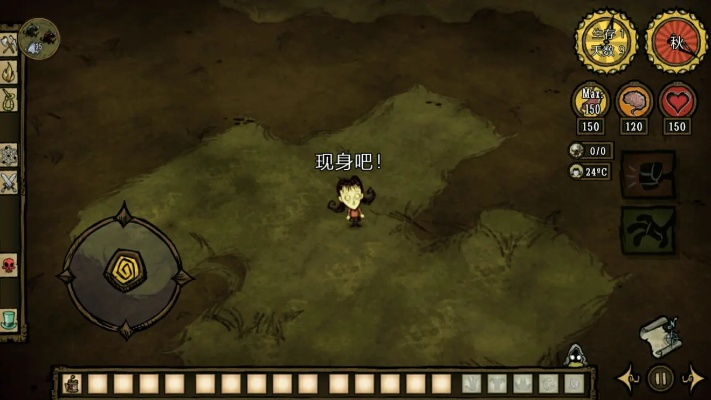Rotate camera with the left arrow

coord(629,379)
